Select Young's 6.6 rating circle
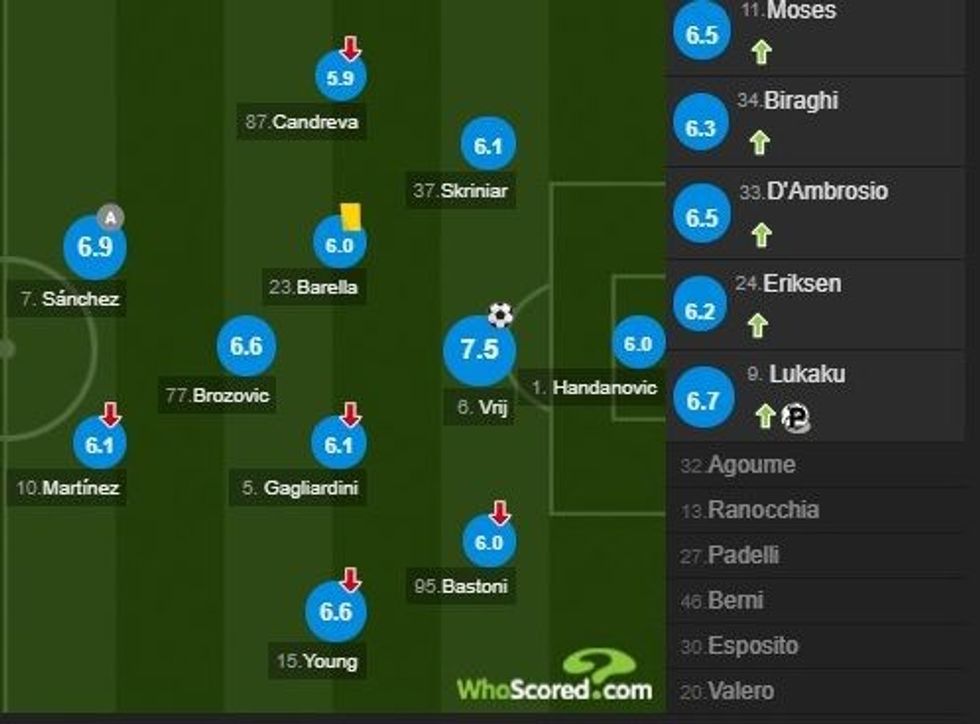980x724 pixels. [x=336, y=611]
